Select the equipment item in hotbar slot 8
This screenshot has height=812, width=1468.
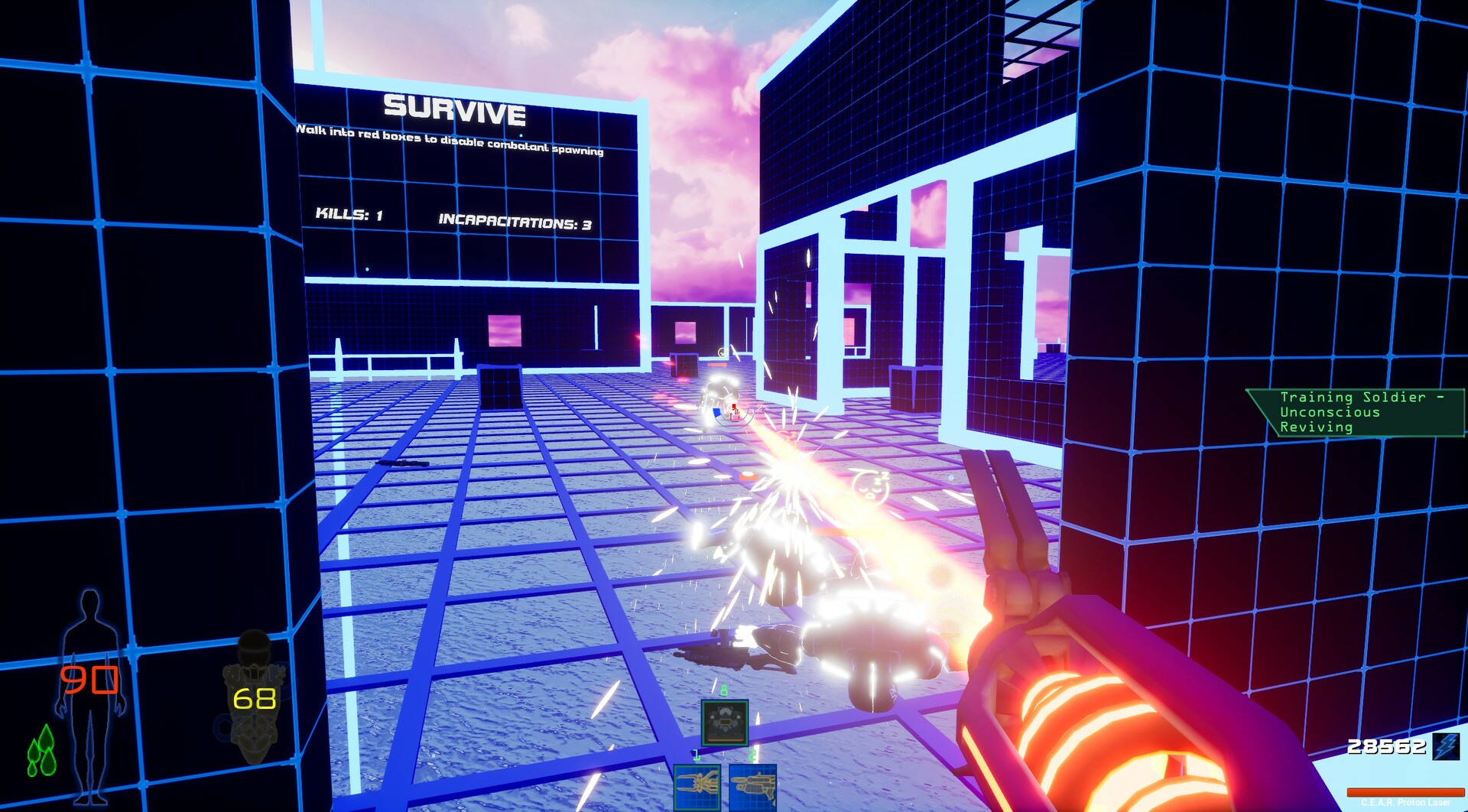click(725, 723)
